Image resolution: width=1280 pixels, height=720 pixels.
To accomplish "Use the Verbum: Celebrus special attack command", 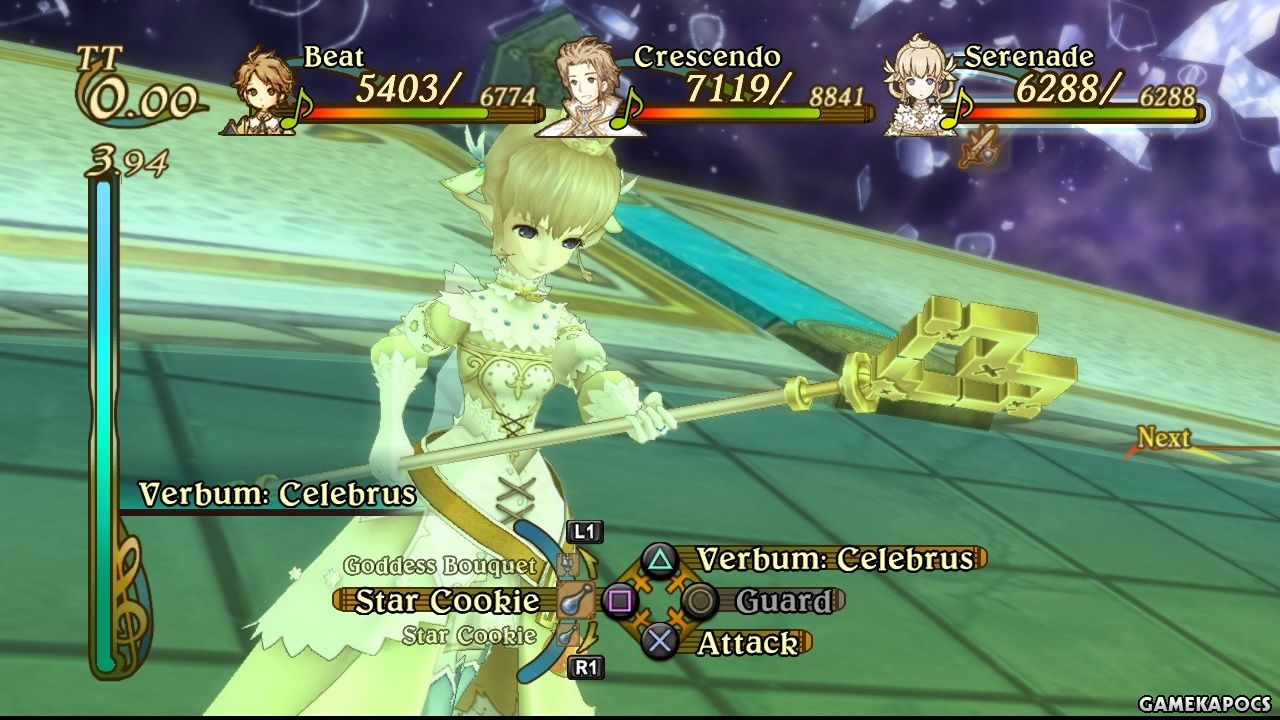I will point(834,559).
